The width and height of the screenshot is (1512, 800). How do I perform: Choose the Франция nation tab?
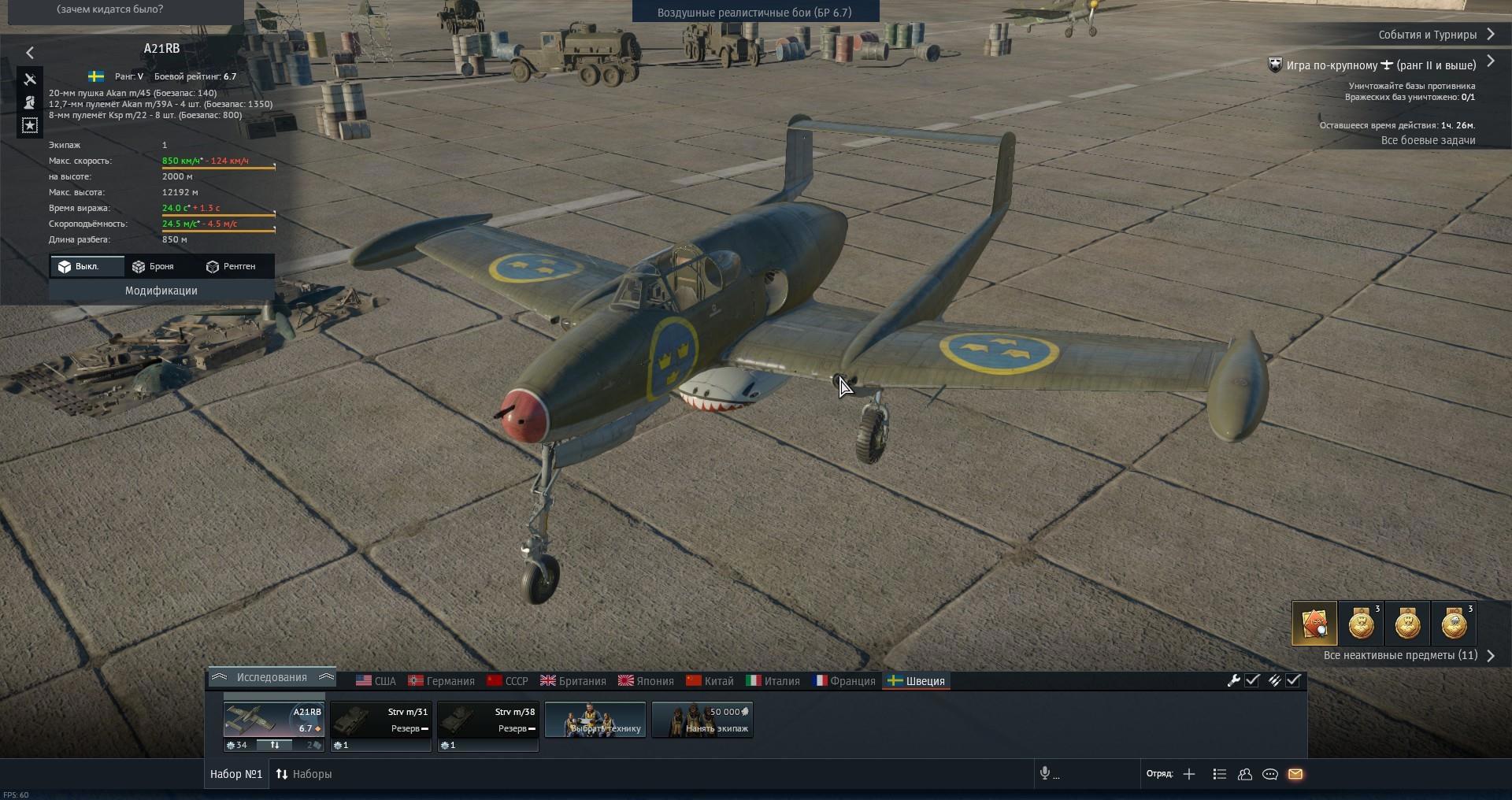coord(844,681)
